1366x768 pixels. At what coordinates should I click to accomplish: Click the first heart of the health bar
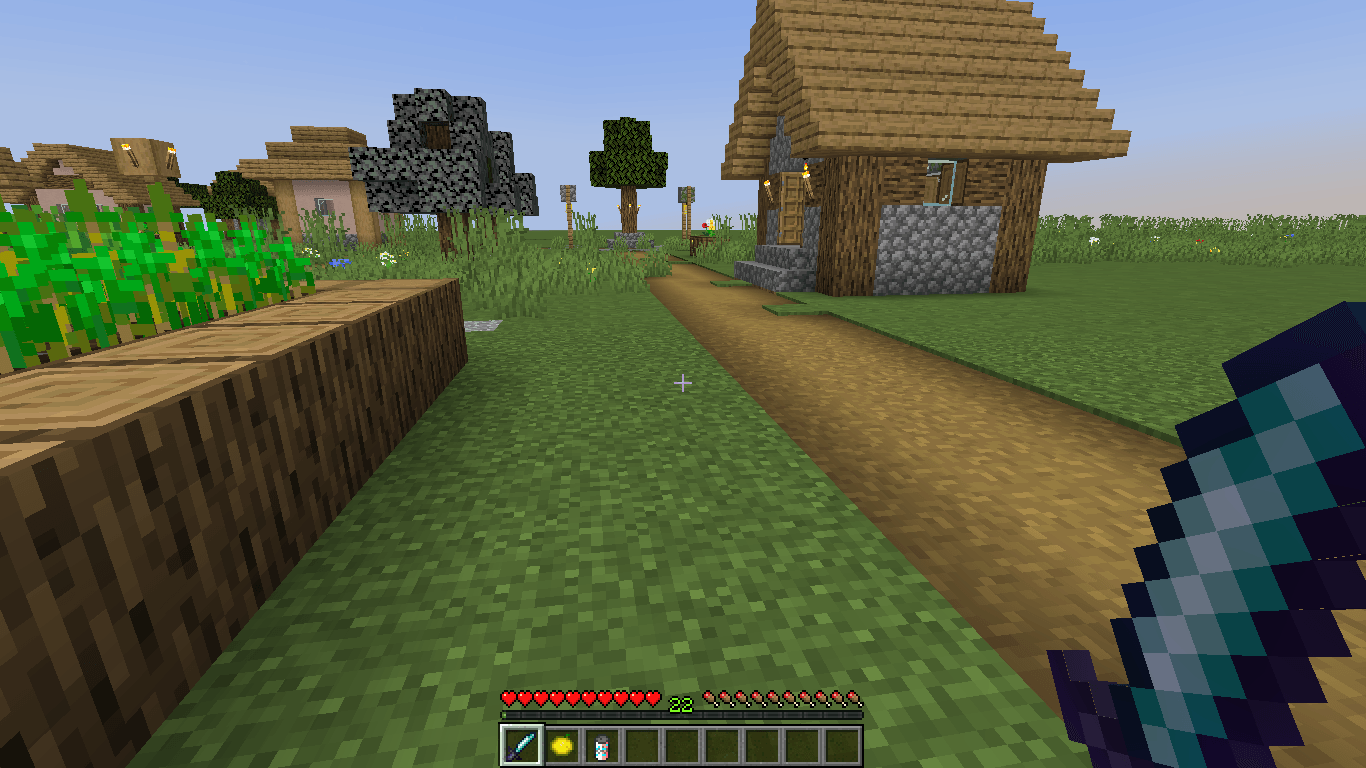click(508, 700)
